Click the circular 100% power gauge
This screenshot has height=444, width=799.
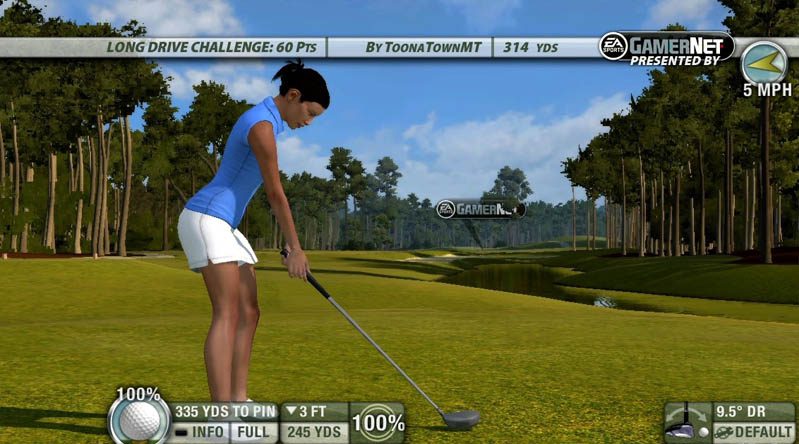(378, 422)
